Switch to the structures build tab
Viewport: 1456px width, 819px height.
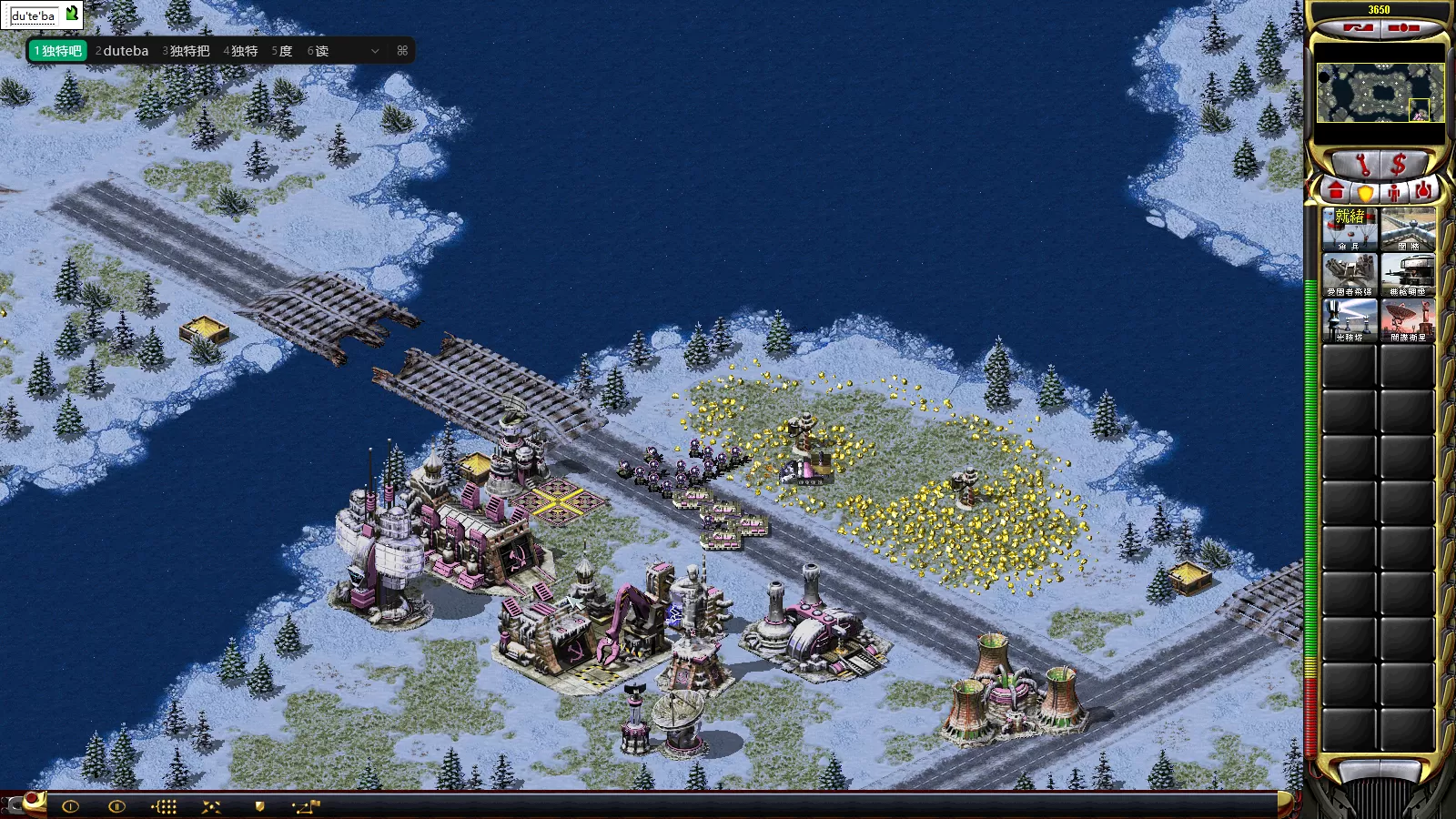point(1336,191)
